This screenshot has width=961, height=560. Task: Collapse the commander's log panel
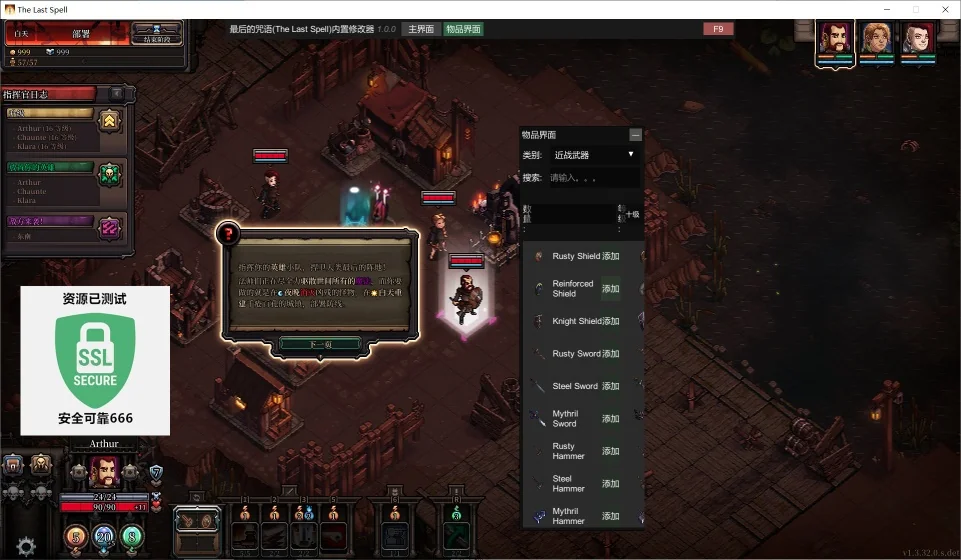point(117,94)
